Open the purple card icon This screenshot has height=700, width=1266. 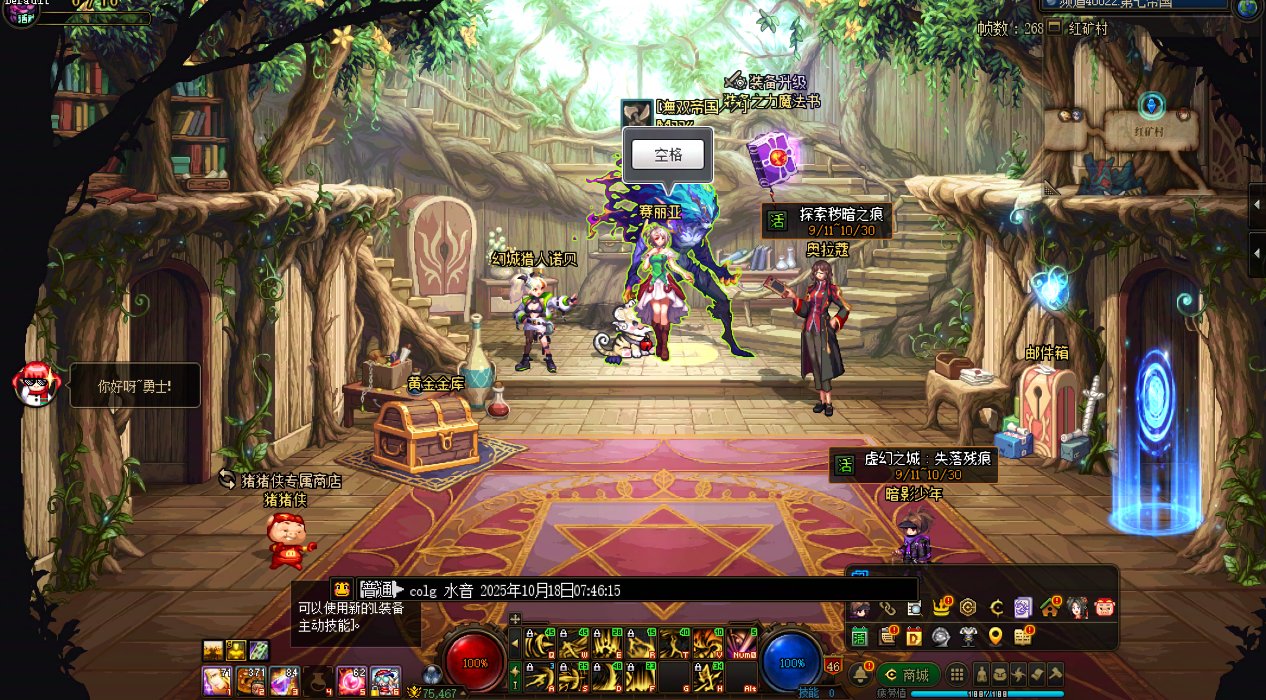point(1022,607)
